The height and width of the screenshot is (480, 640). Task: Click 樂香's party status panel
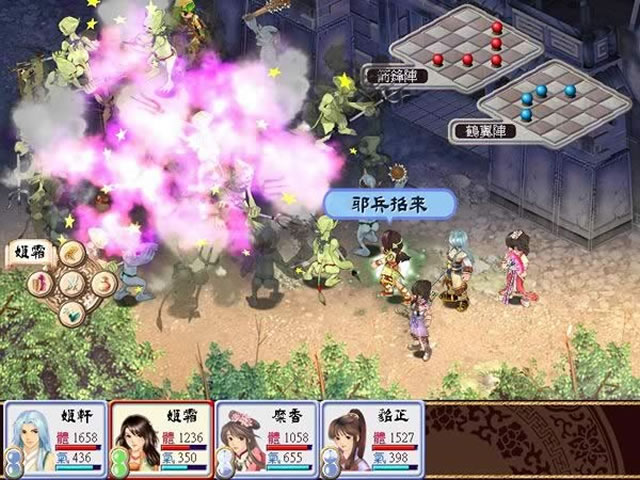pyautogui.click(x=267, y=437)
